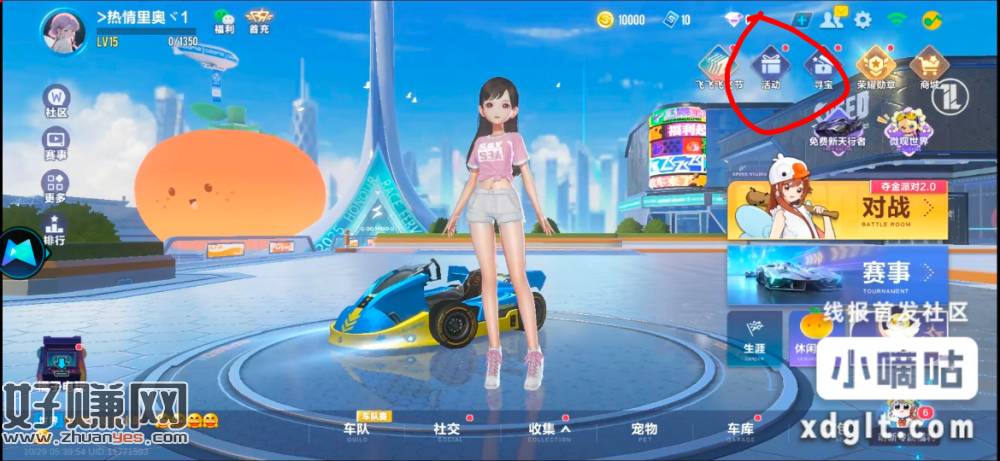The image size is (1000, 461).
Task: Open the 荣耀勋章 honor medal
Action: pyautogui.click(x=876, y=67)
